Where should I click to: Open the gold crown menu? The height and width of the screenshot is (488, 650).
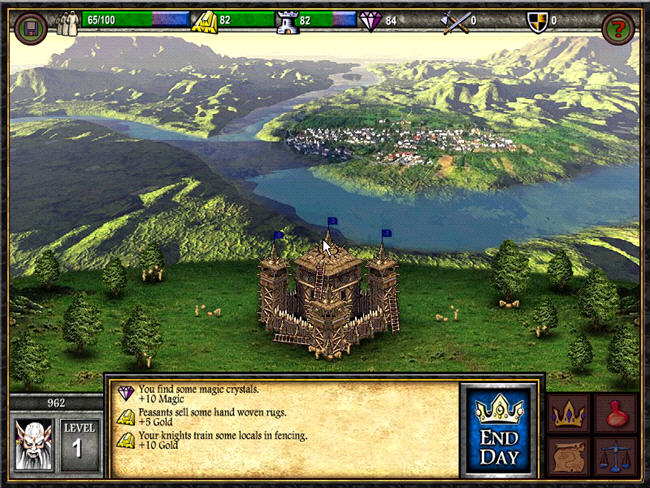pyautogui.click(x=567, y=413)
